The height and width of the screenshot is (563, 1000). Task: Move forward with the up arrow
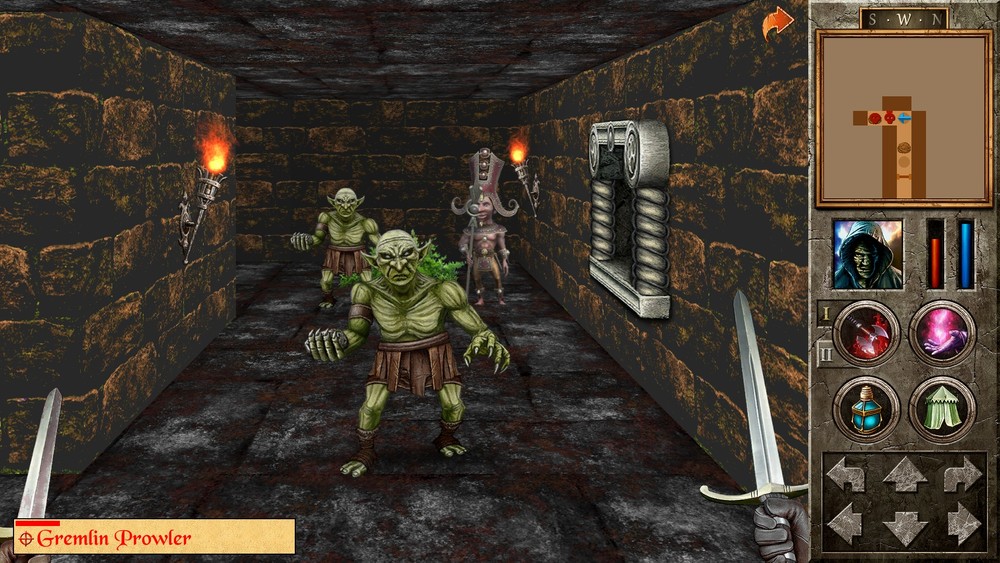(x=904, y=474)
